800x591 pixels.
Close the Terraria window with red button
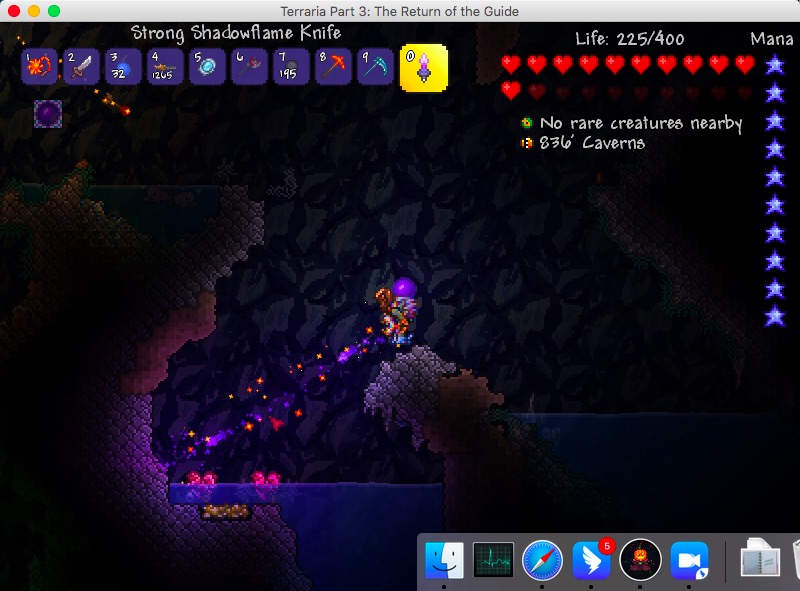[x=14, y=11]
